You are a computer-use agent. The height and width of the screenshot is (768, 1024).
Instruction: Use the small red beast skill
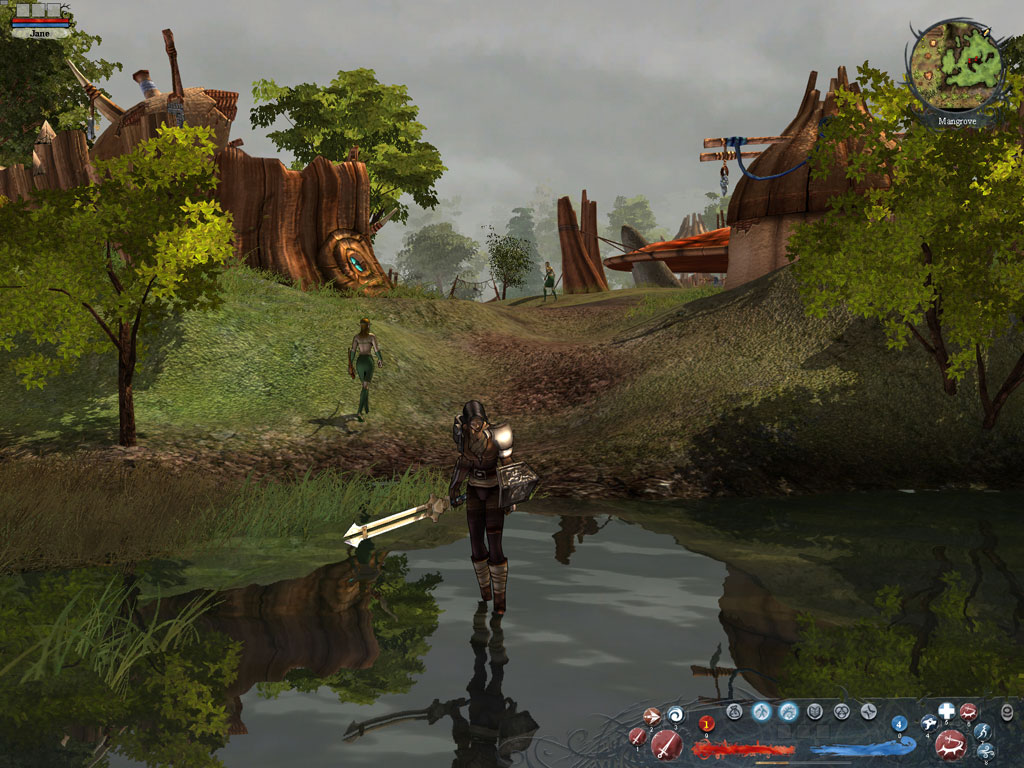pyautogui.click(x=968, y=712)
